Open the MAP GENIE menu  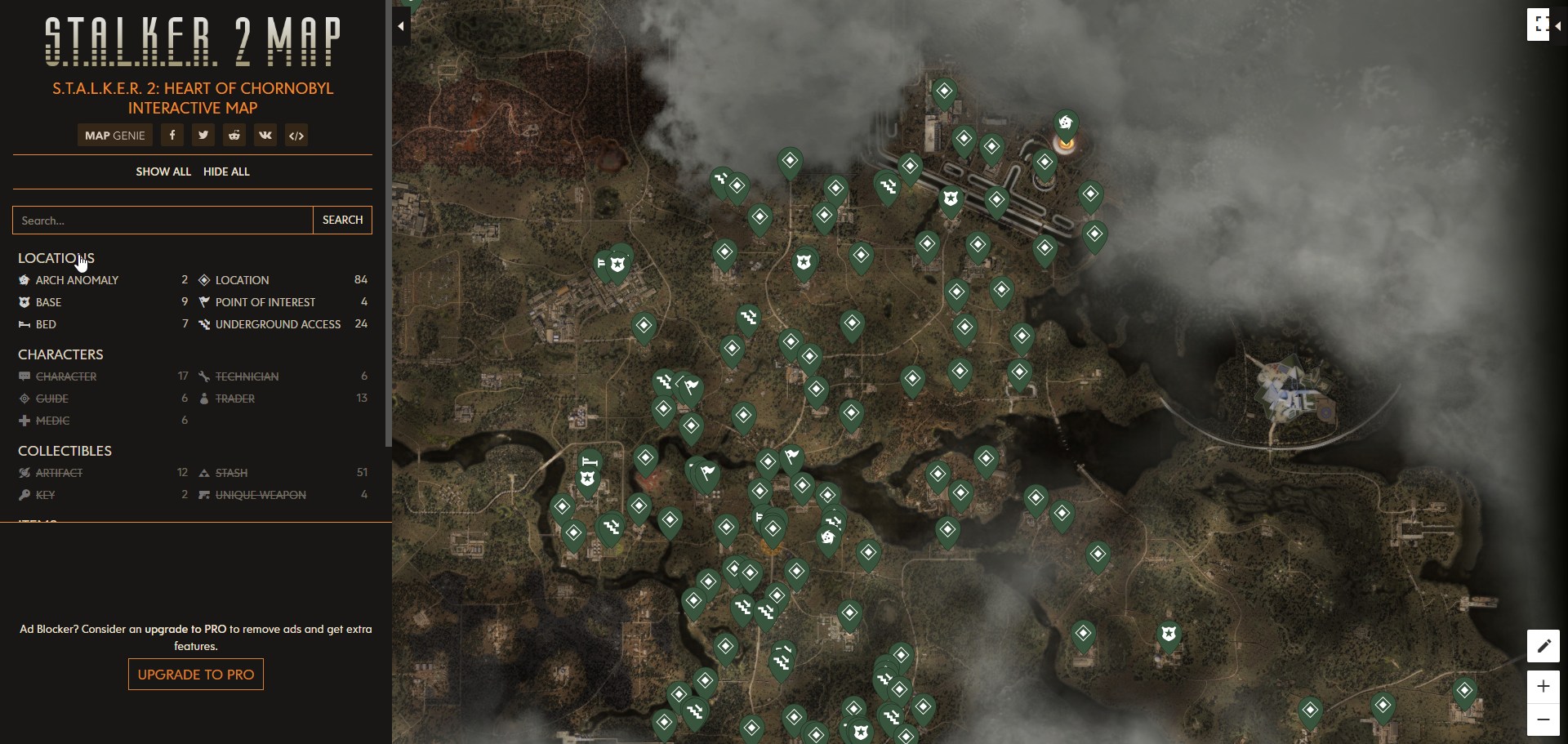114,135
